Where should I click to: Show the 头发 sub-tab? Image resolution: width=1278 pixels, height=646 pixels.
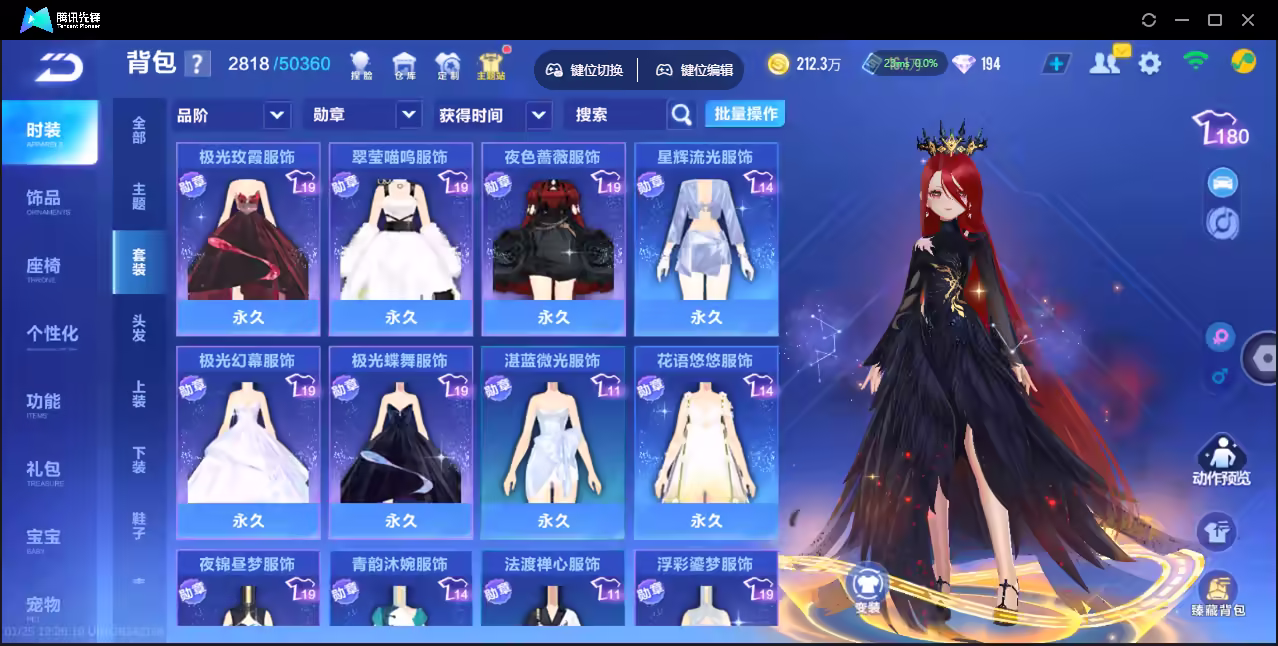pos(139,327)
